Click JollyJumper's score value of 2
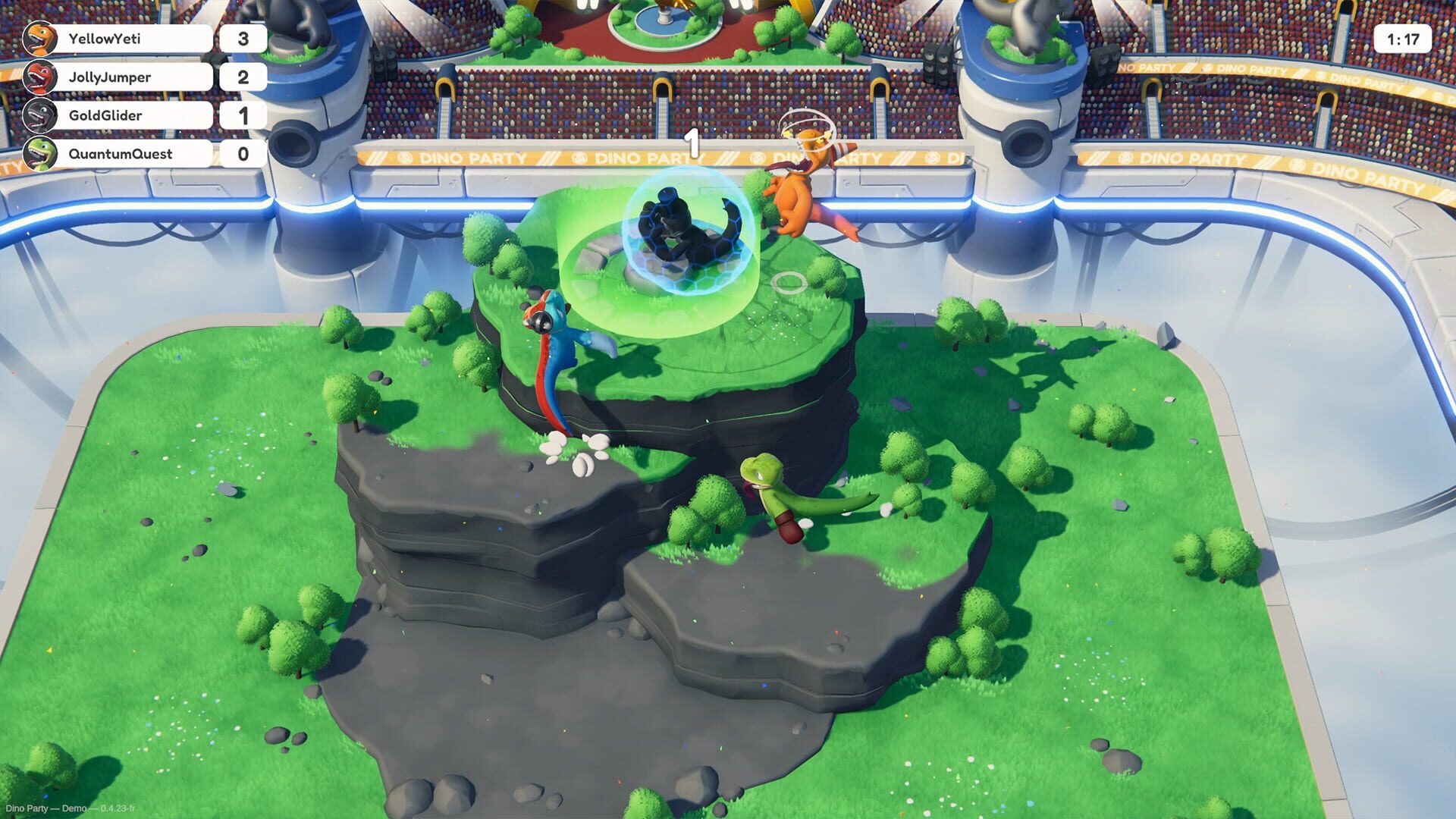1456x819 pixels. pos(243,77)
